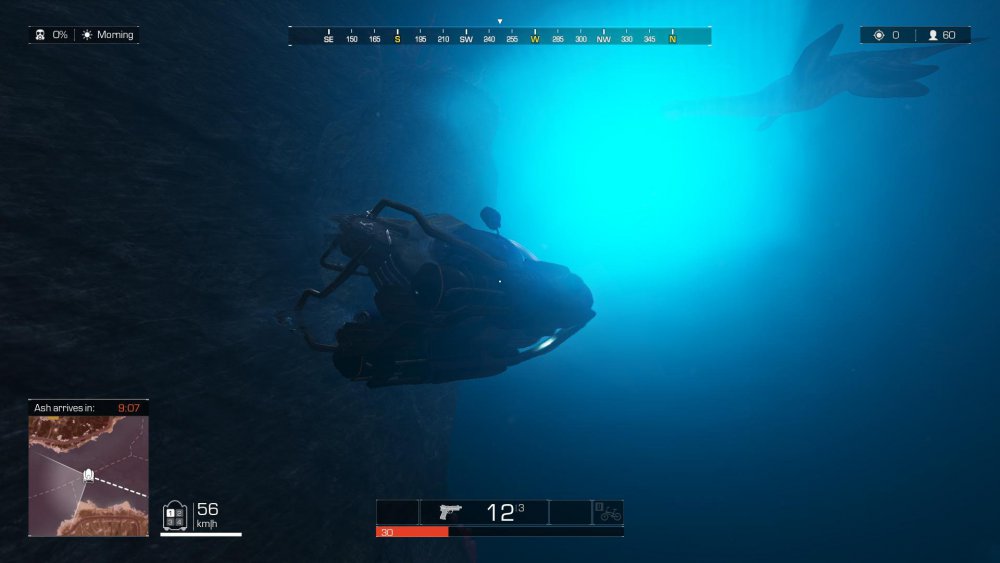Select the pistol weapon slot
This screenshot has height=563, width=1000.
pyautogui.click(x=452, y=512)
